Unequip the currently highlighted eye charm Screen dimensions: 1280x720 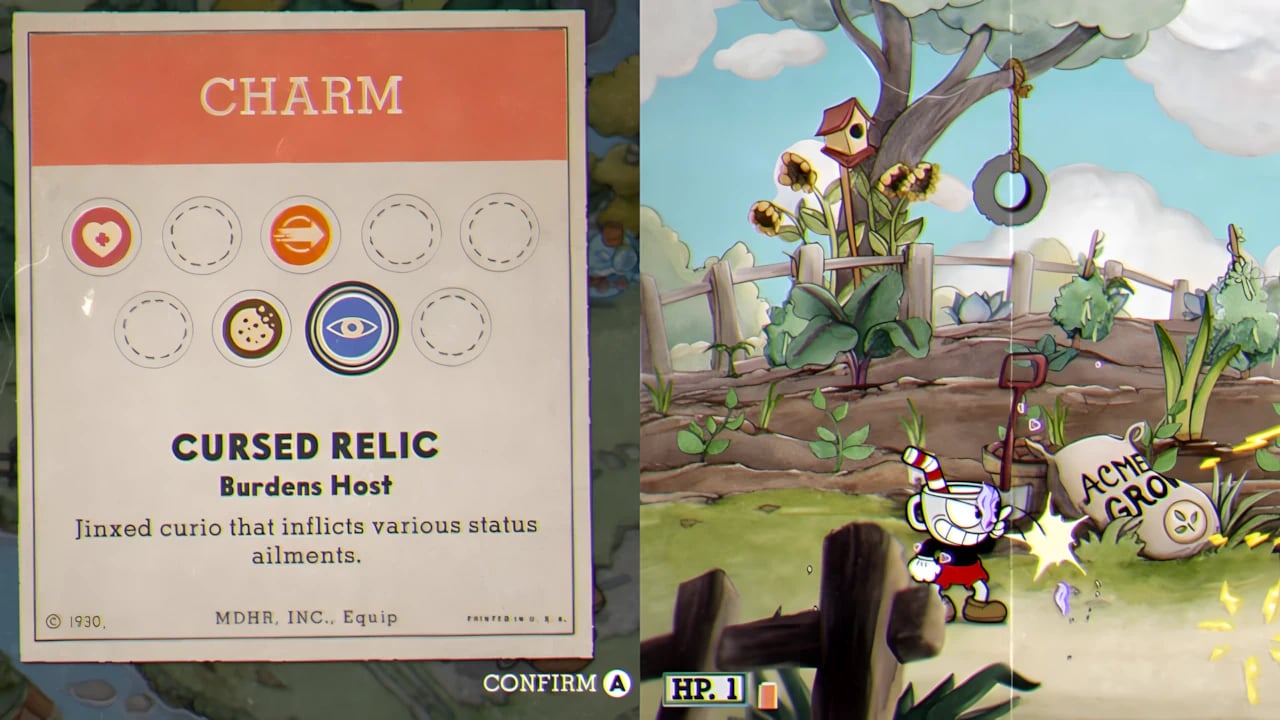pyautogui.click(x=351, y=328)
